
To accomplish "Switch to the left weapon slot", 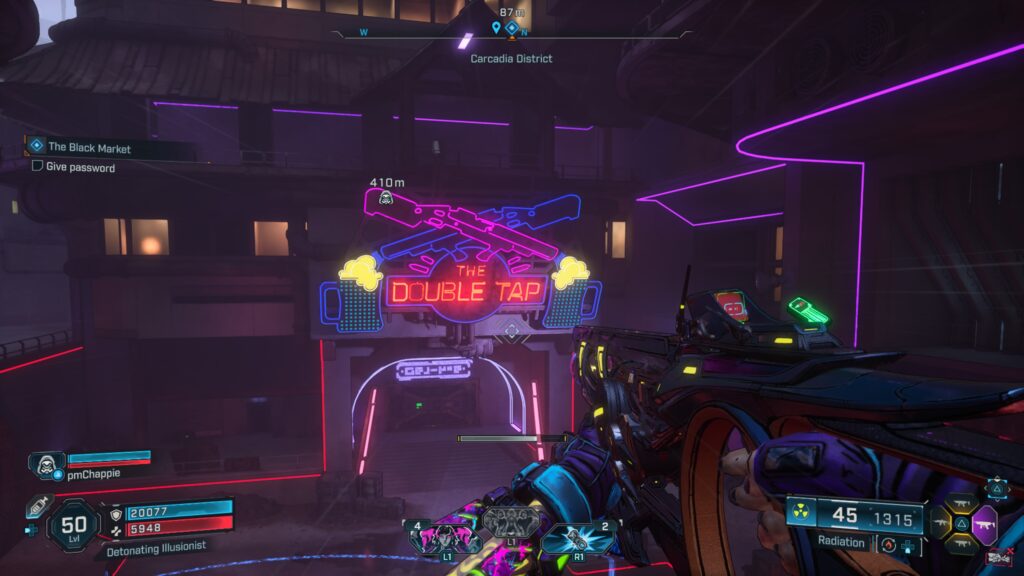I will pos(941,523).
